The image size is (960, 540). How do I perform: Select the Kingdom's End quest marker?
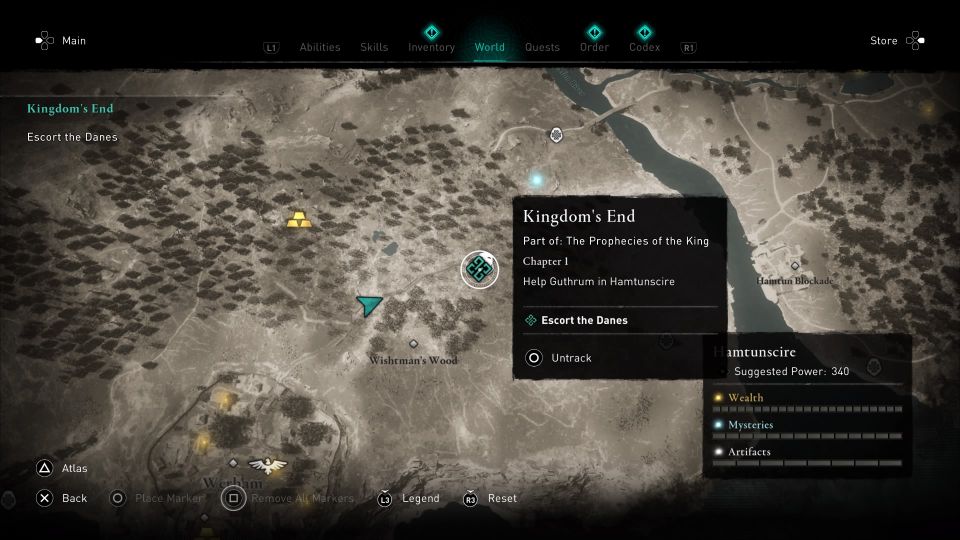[x=479, y=269]
